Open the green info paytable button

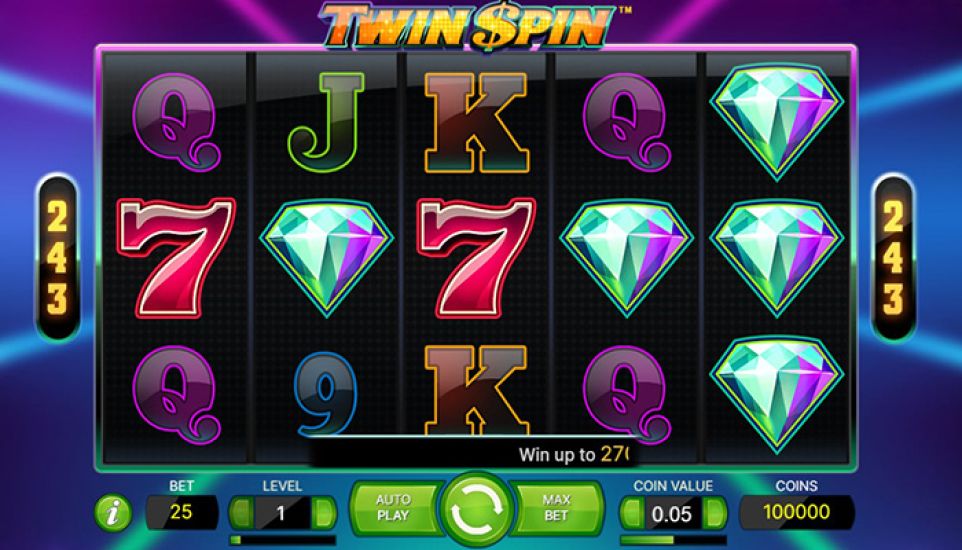(x=113, y=513)
